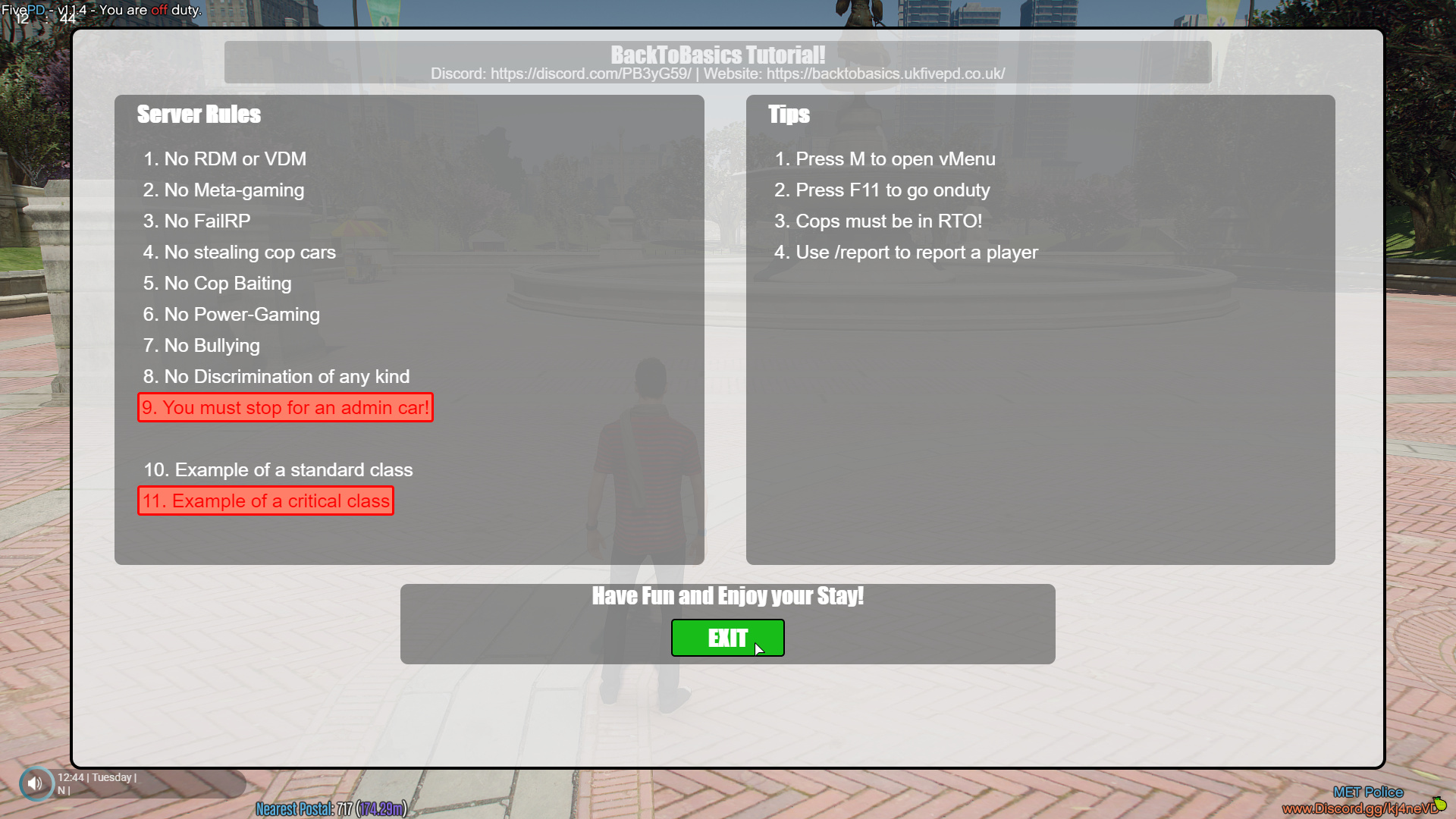
Task: Click the Tips panel heading
Action: 789,115
